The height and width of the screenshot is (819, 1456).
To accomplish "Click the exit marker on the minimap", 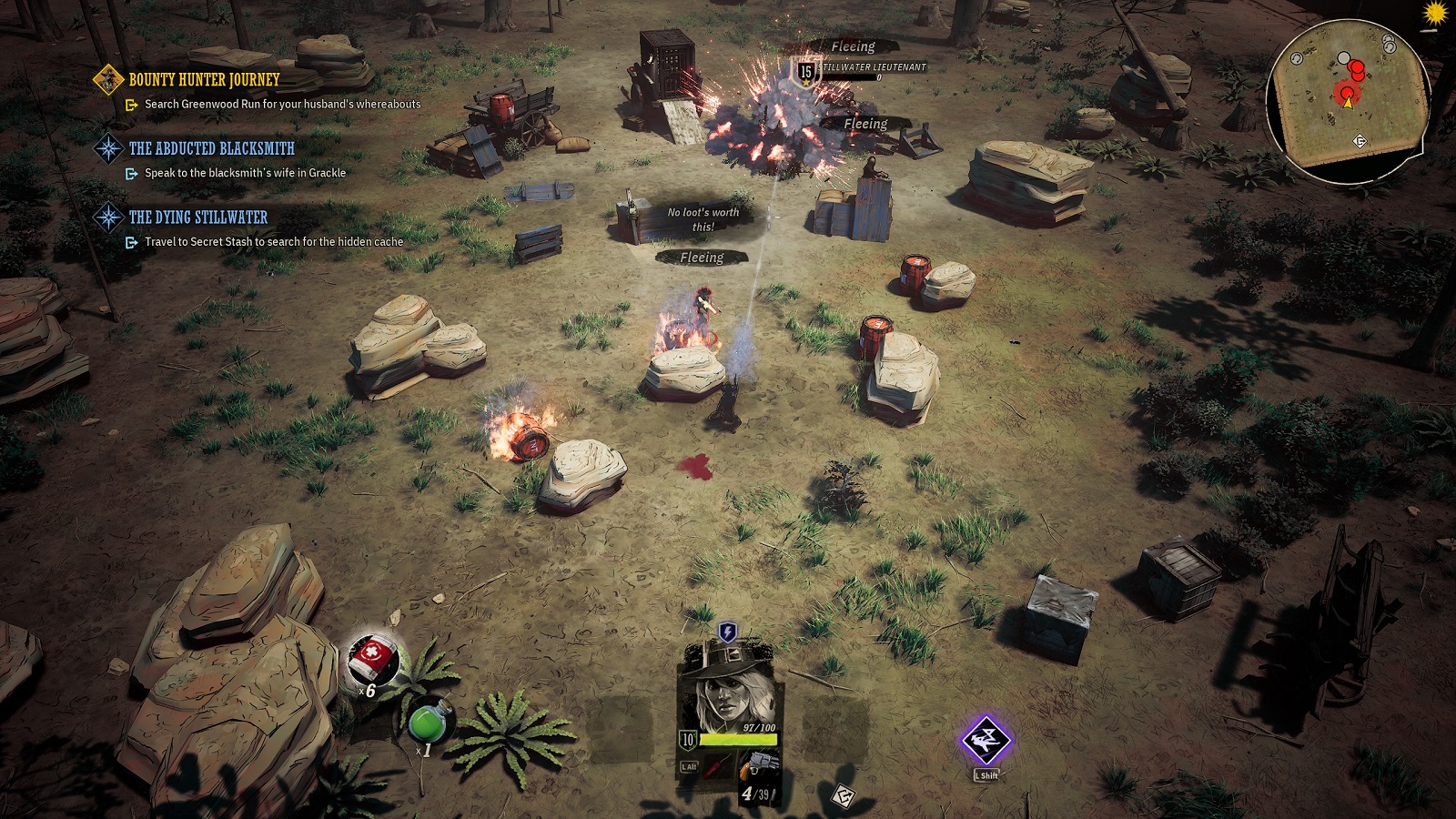I will click(x=1360, y=141).
